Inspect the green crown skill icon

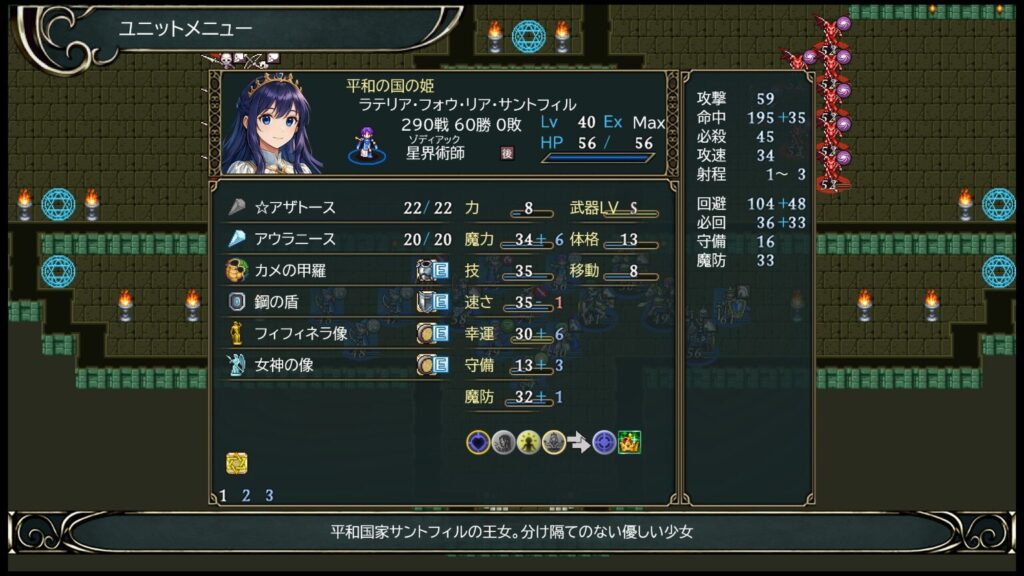point(629,442)
